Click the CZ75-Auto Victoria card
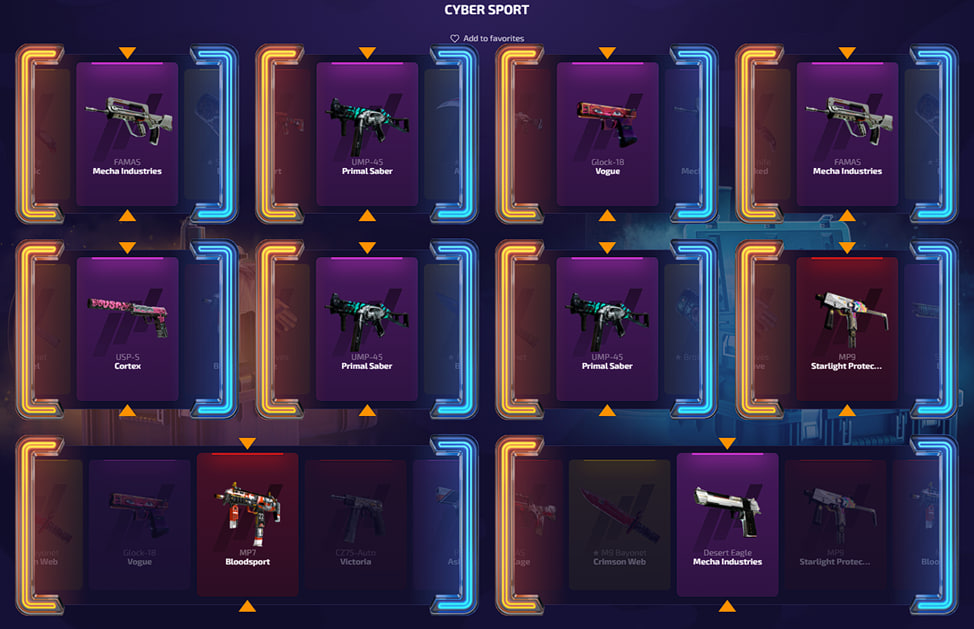The image size is (974, 629). [355, 524]
